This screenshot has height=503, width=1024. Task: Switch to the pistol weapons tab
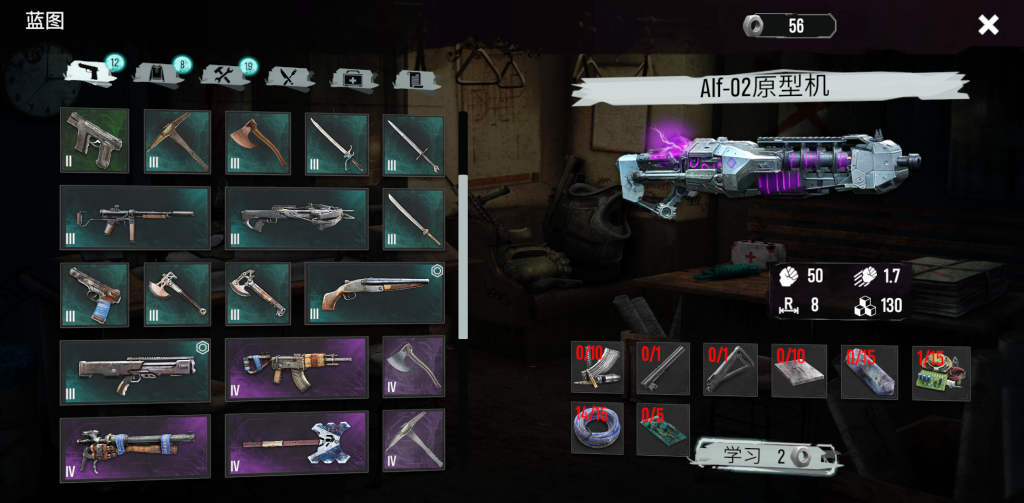88,73
